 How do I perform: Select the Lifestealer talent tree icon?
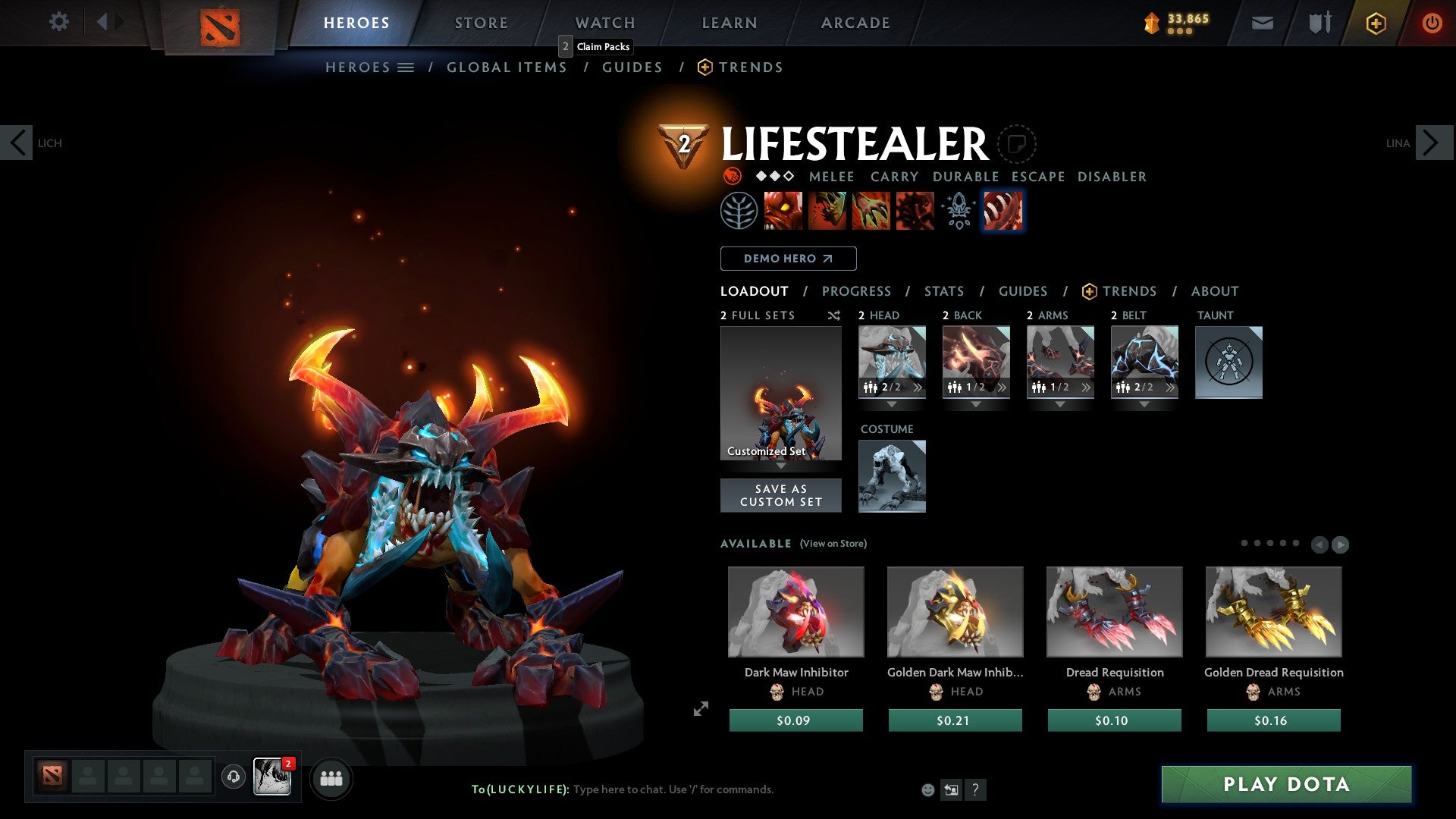(739, 211)
